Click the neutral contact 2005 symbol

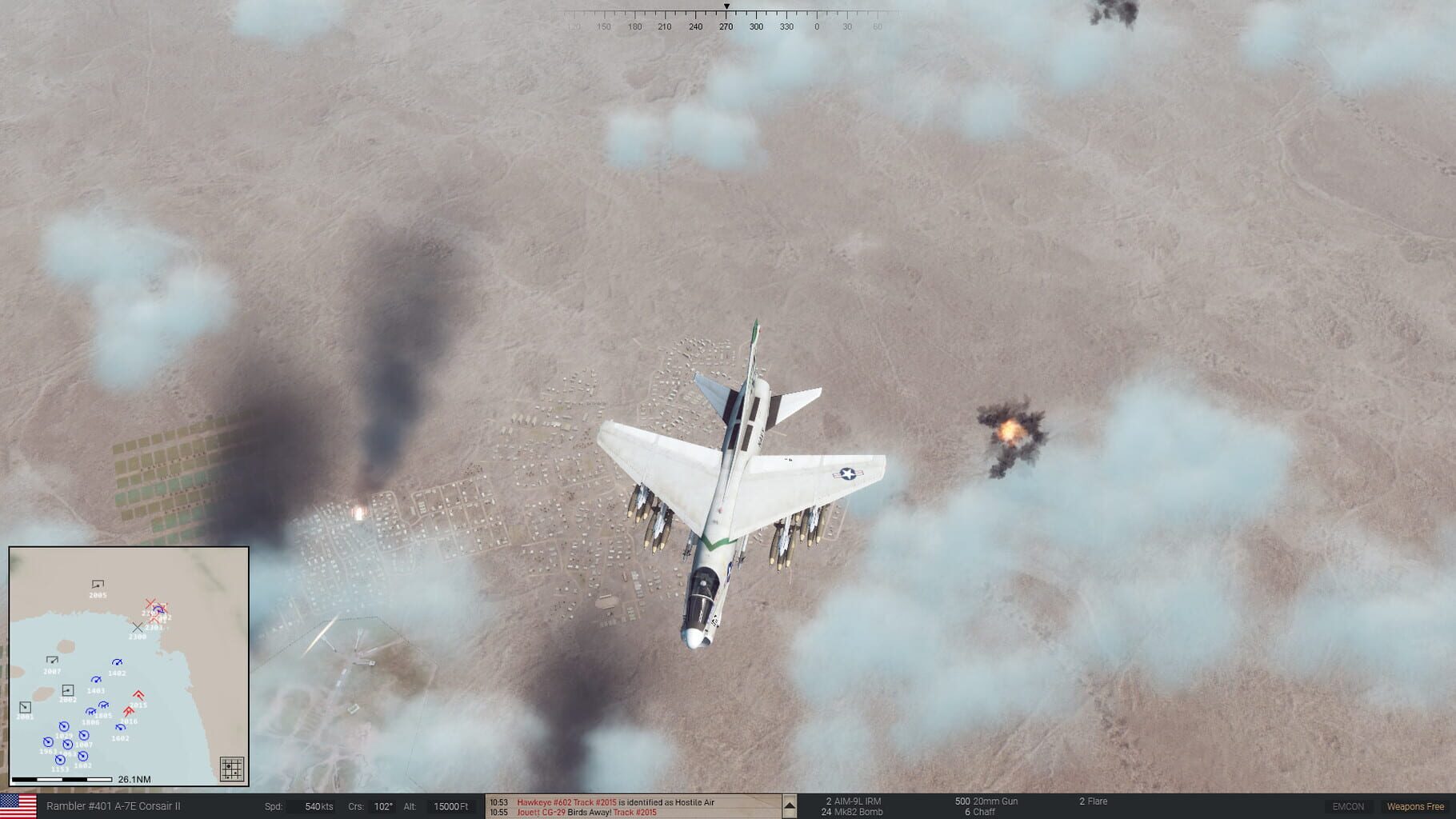(98, 583)
